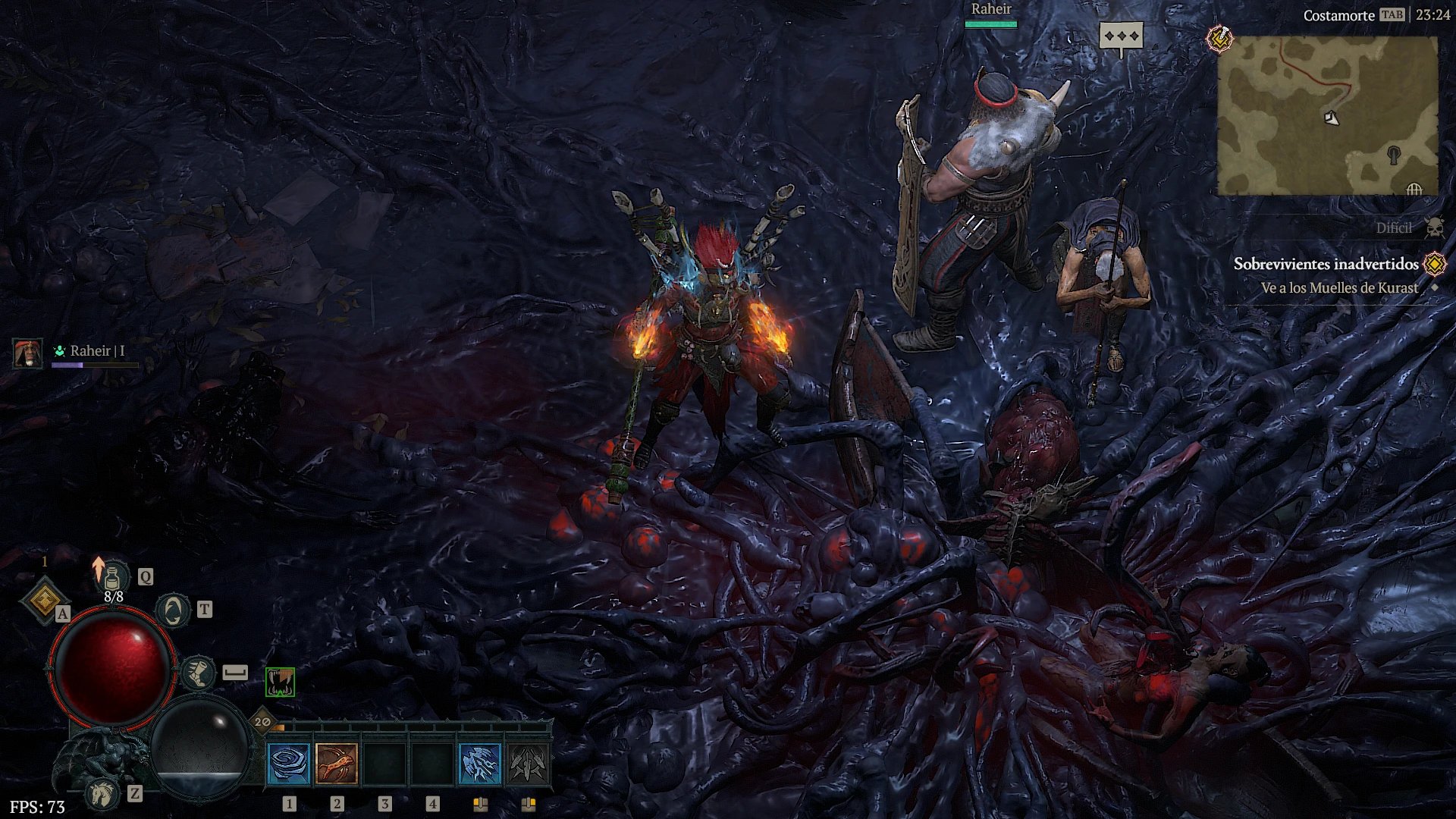Trigger the dodge boot ability
The height and width of the screenshot is (819, 1456).
pos(199,673)
